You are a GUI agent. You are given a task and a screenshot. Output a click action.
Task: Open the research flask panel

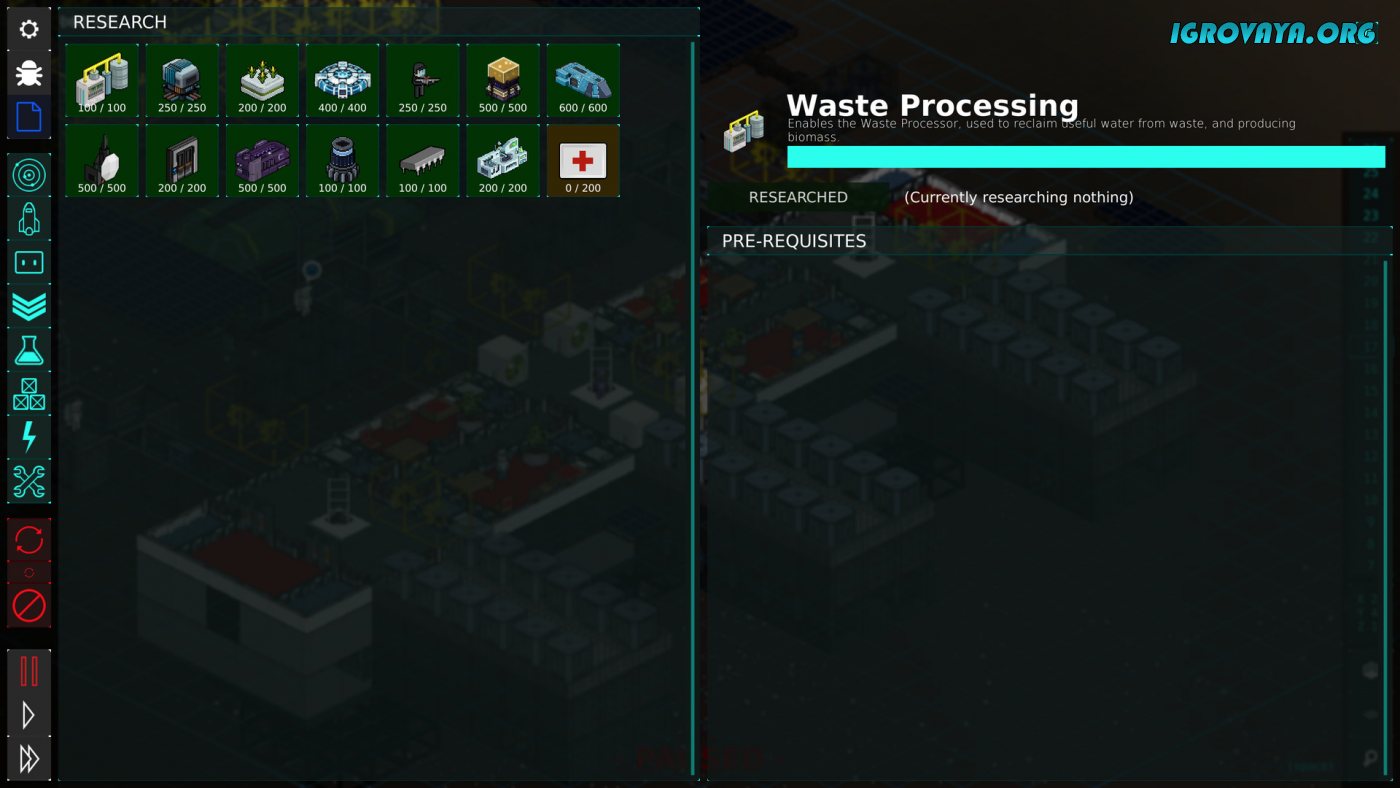click(29, 350)
